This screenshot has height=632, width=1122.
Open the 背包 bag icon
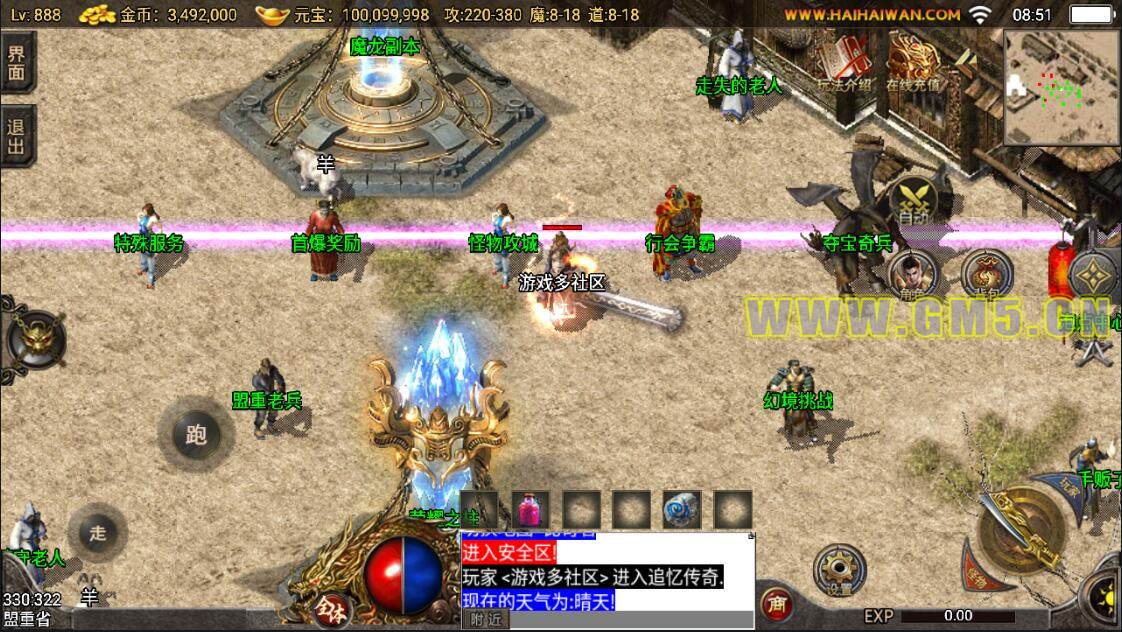coord(986,274)
